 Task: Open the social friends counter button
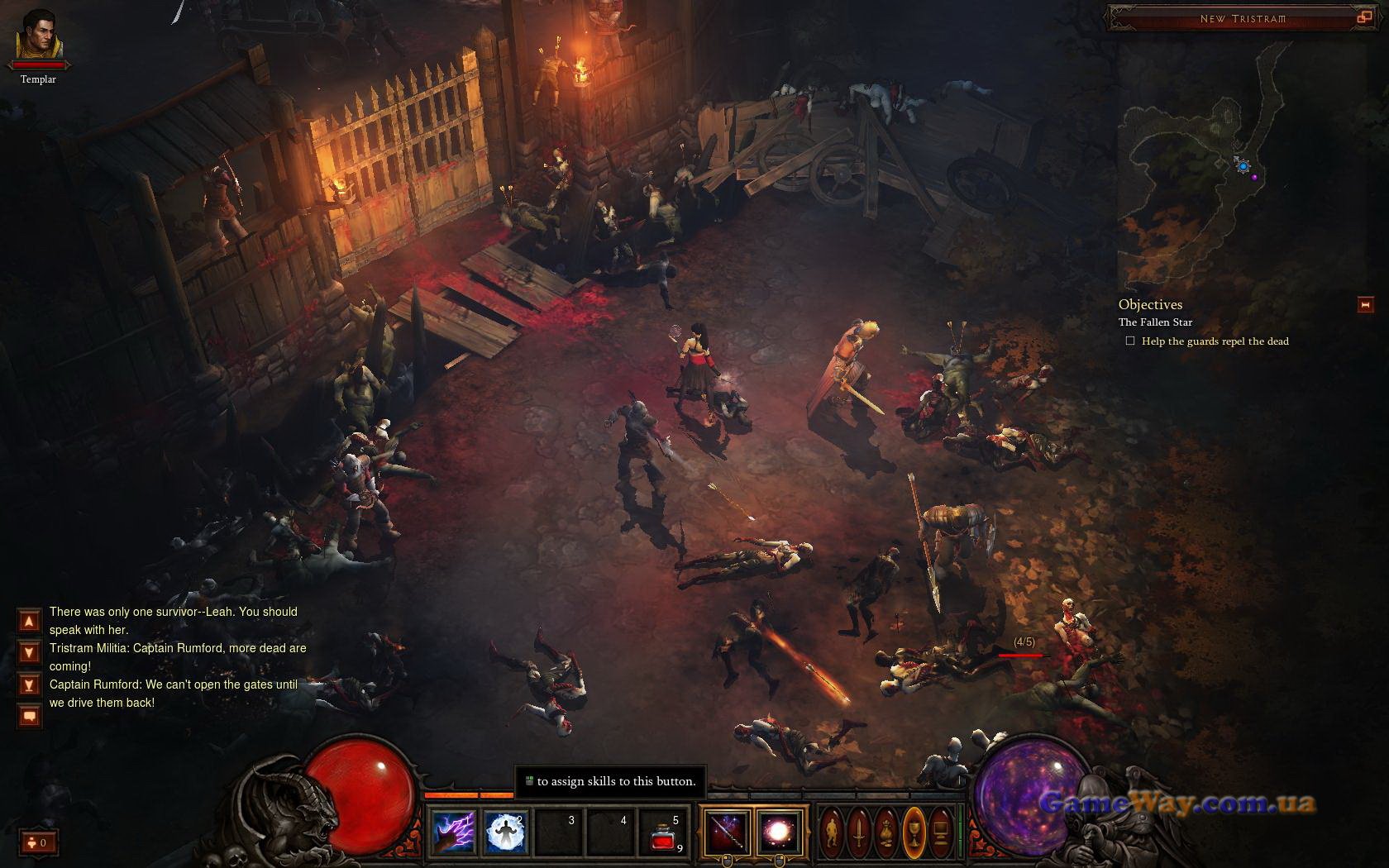coord(39,842)
